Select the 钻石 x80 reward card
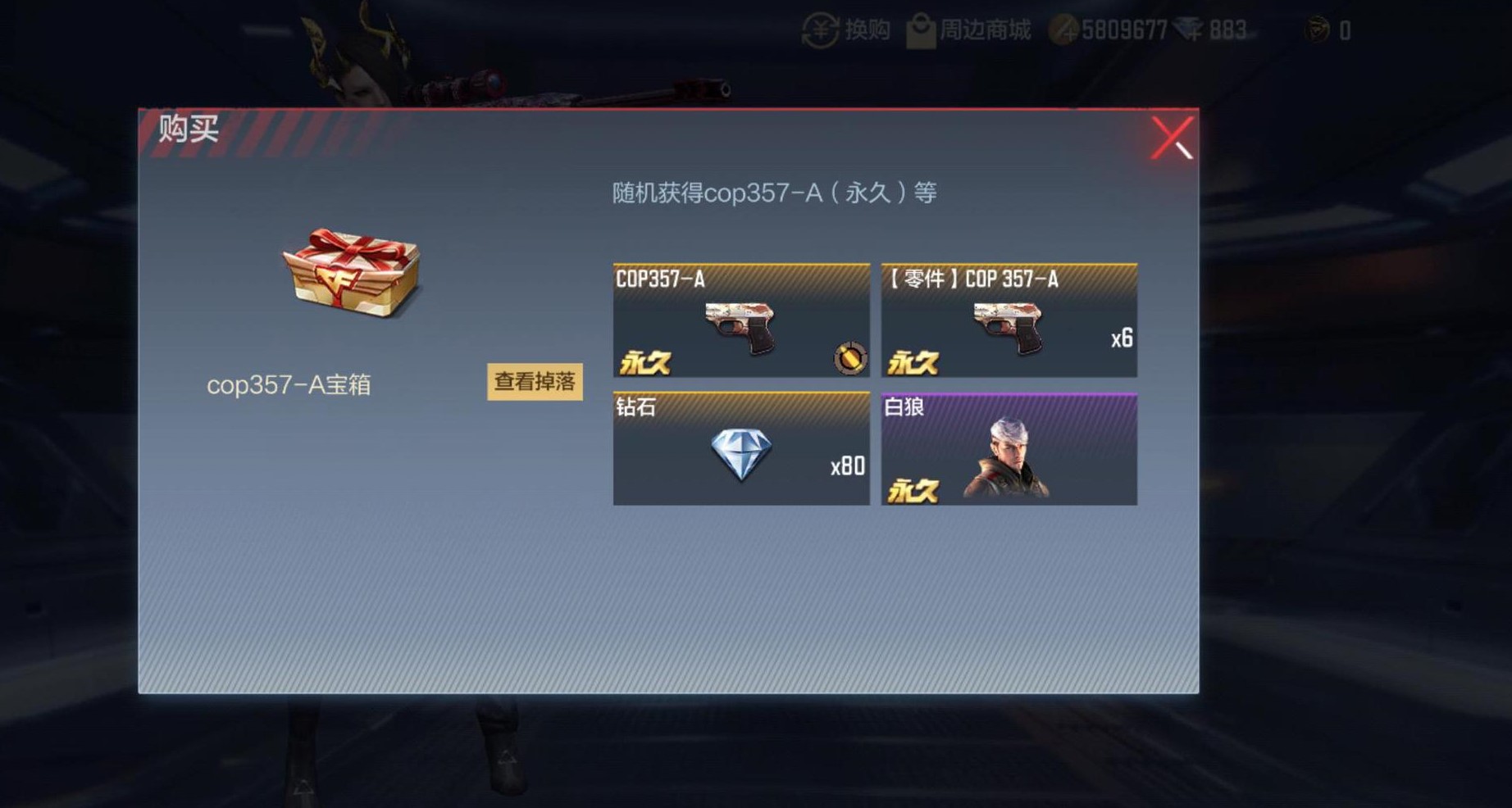Screen dimensions: 1512x808 point(740,449)
